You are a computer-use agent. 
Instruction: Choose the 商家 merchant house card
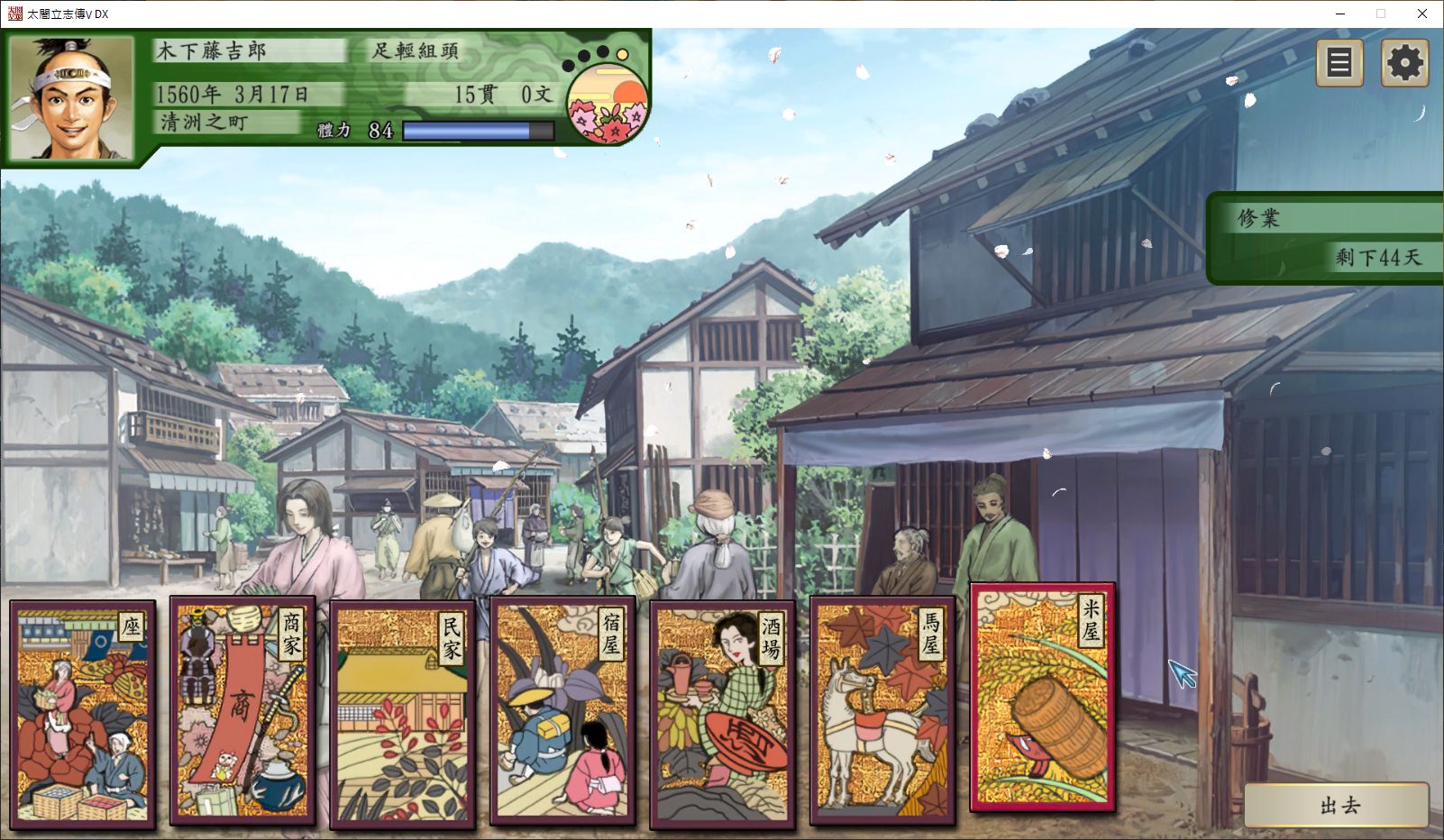click(x=242, y=710)
